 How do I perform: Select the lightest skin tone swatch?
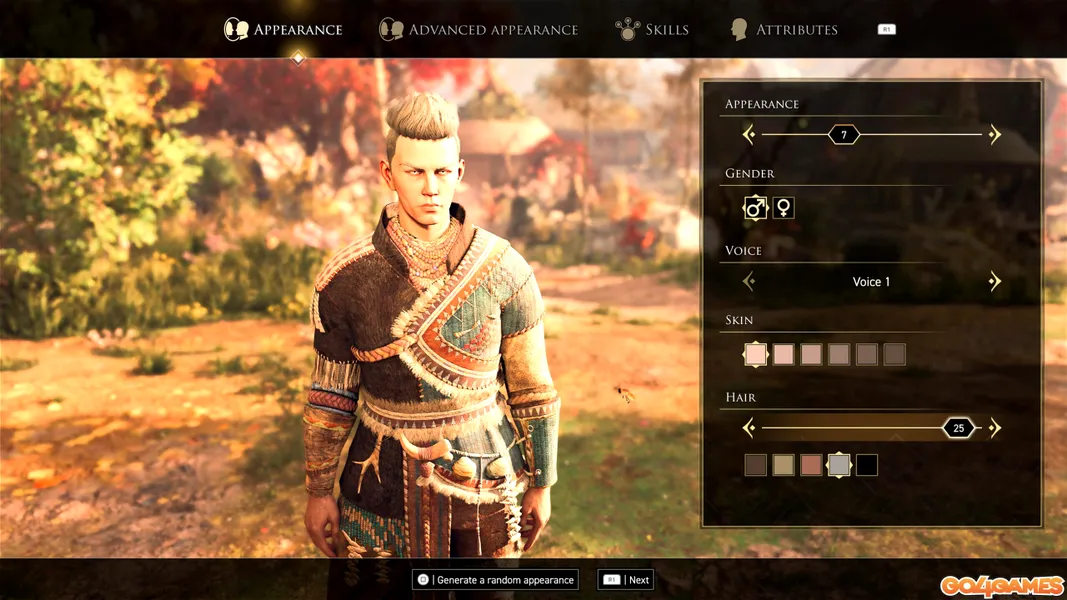pos(755,354)
